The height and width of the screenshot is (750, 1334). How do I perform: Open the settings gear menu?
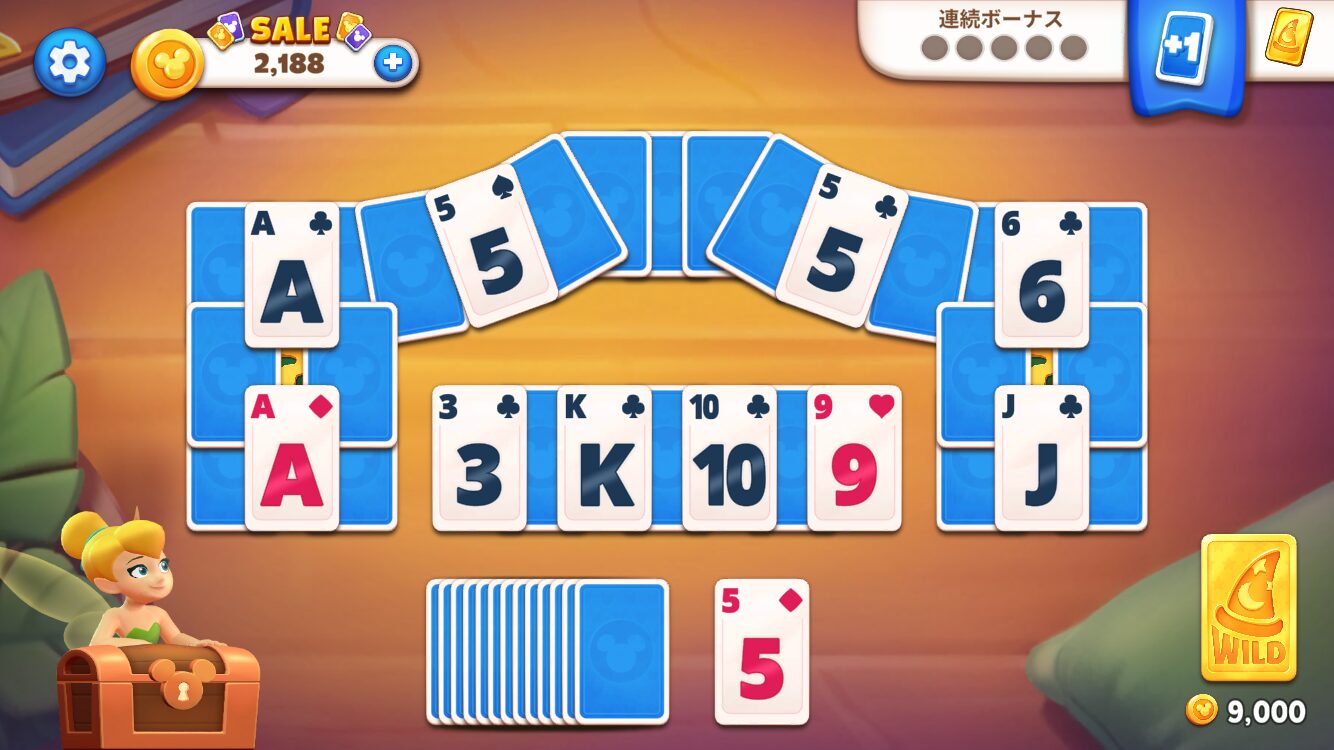click(69, 63)
